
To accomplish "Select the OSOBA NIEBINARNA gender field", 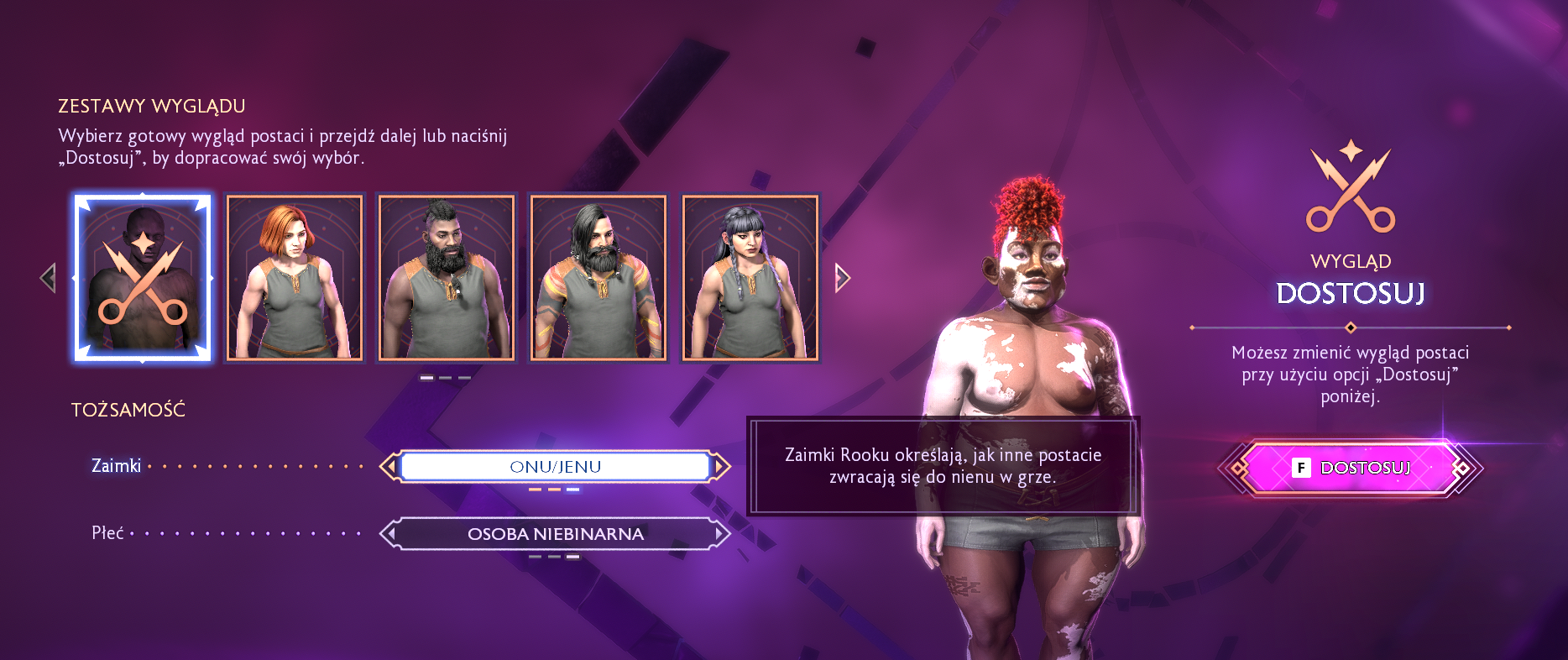I will (555, 534).
